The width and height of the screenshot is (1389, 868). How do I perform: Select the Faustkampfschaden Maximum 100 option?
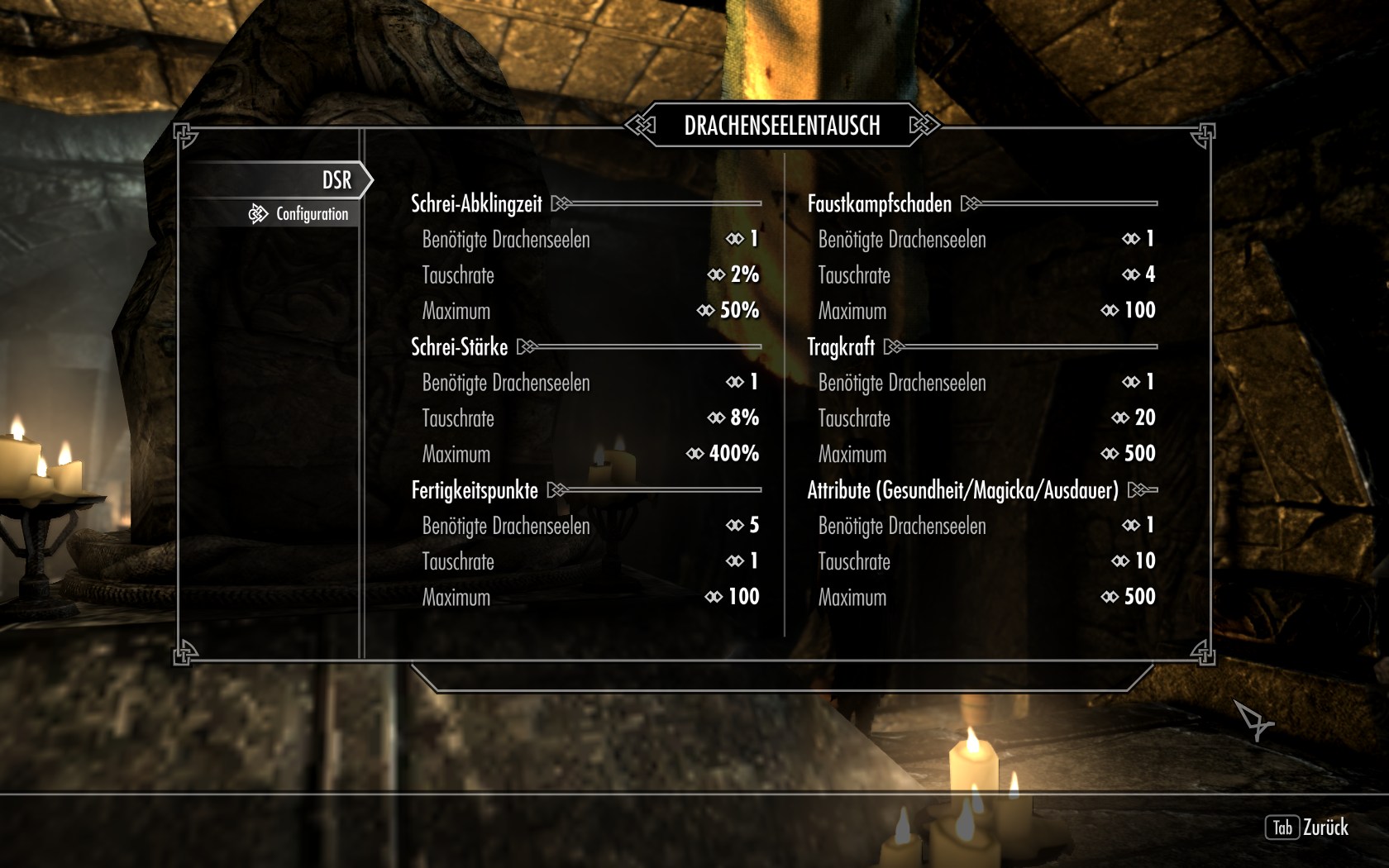[x=986, y=311]
